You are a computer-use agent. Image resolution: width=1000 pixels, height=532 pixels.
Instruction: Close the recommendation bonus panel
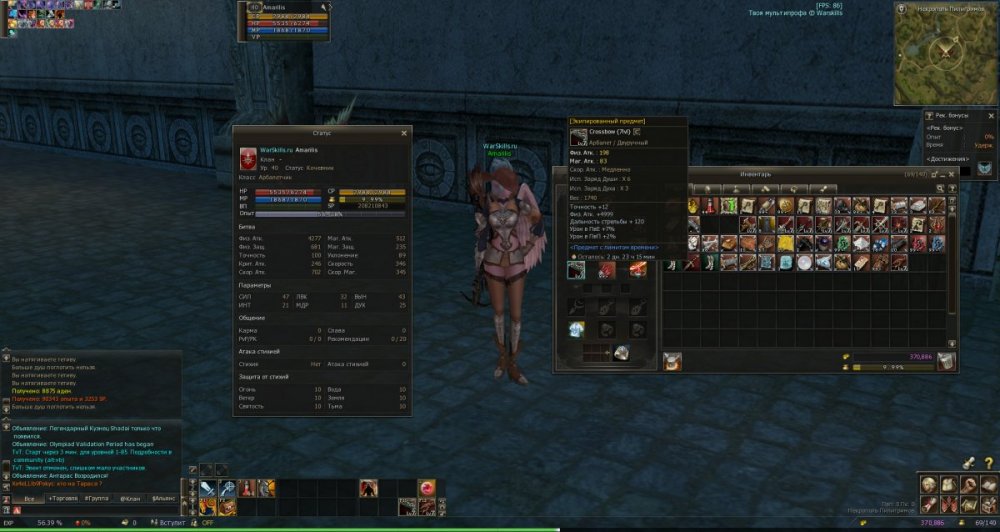point(989,115)
